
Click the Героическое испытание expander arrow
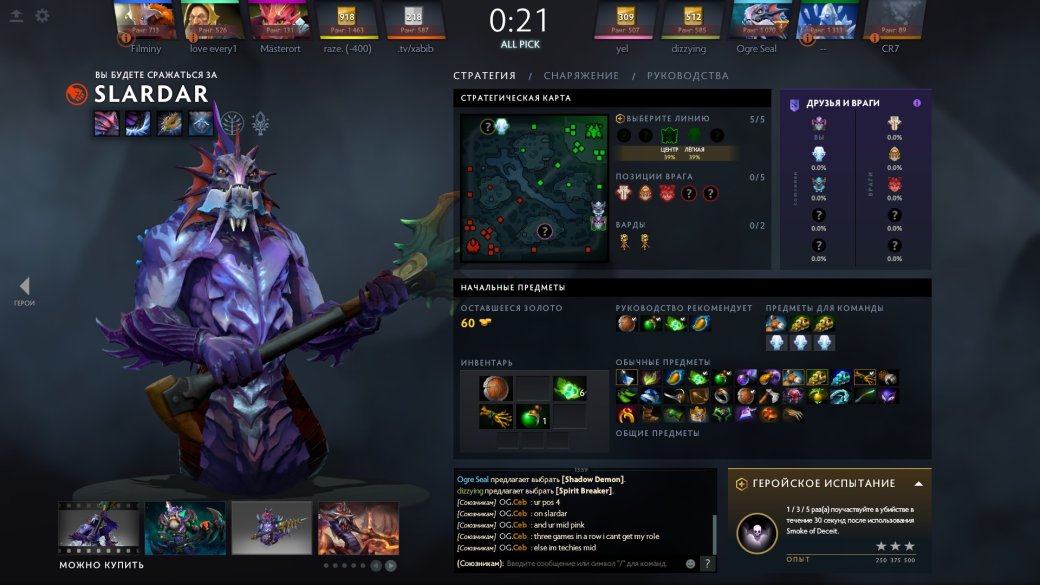click(918, 484)
